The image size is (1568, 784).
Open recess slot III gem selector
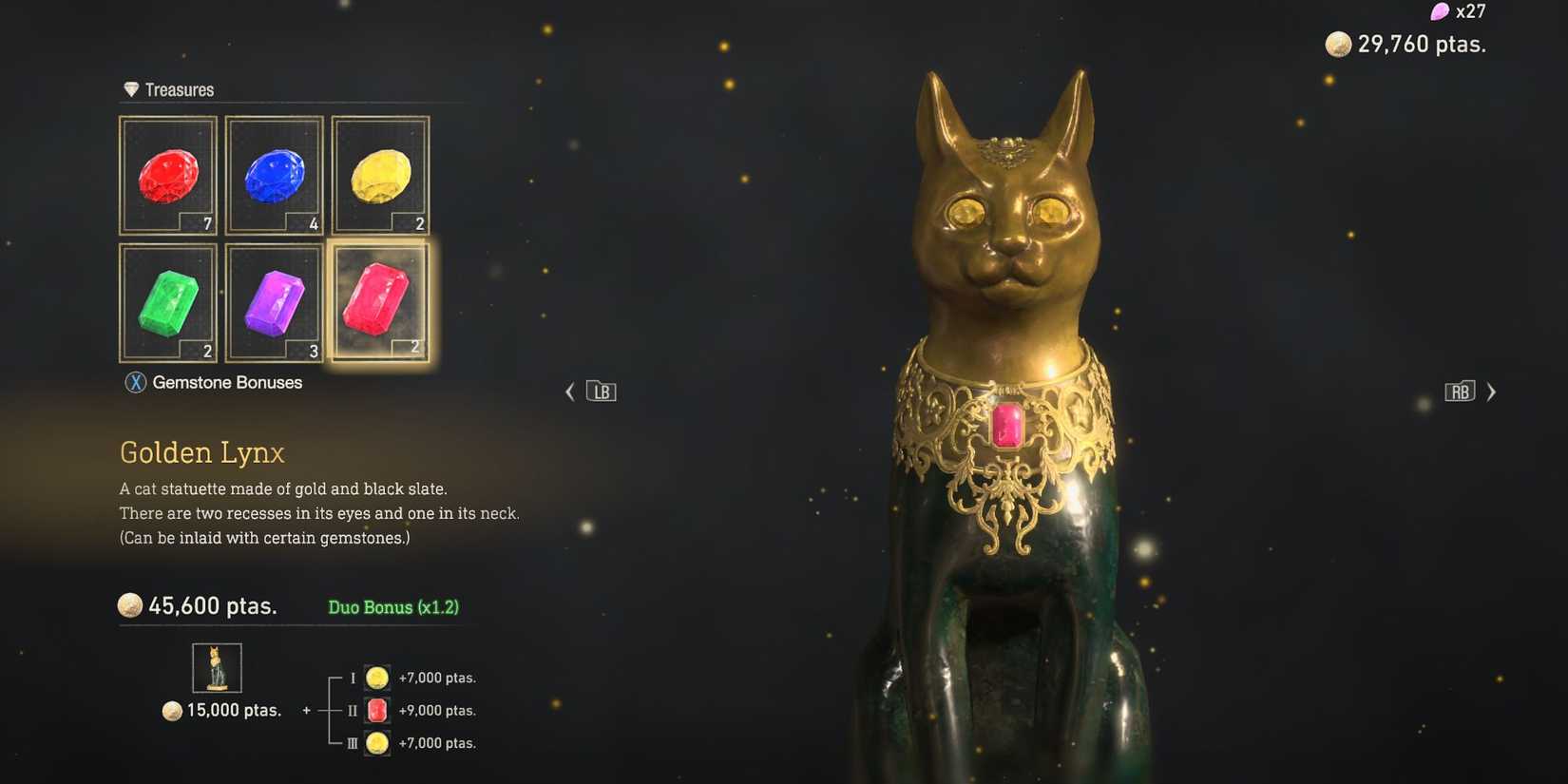pos(377,743)
